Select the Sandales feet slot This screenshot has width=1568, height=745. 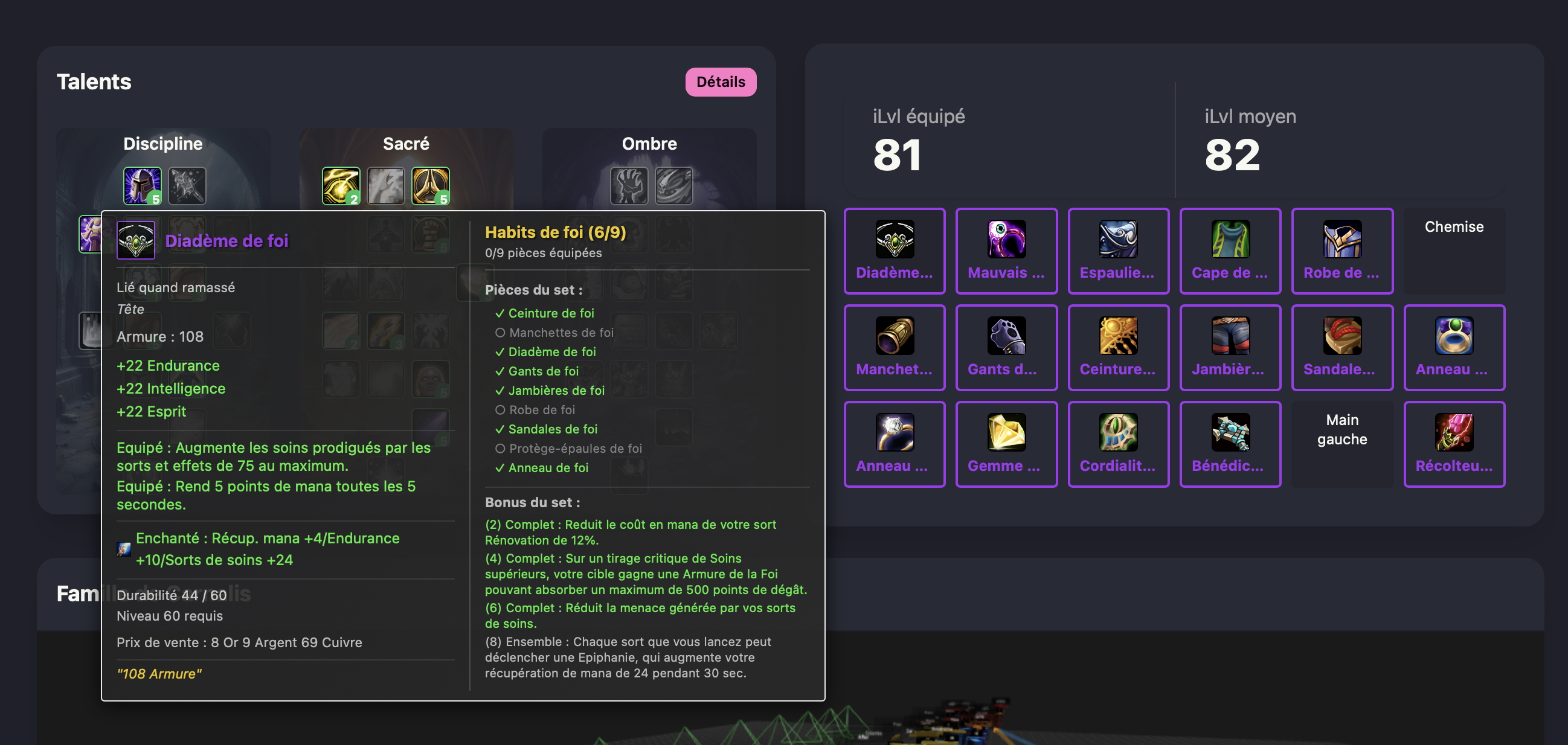pos(1341,348)
